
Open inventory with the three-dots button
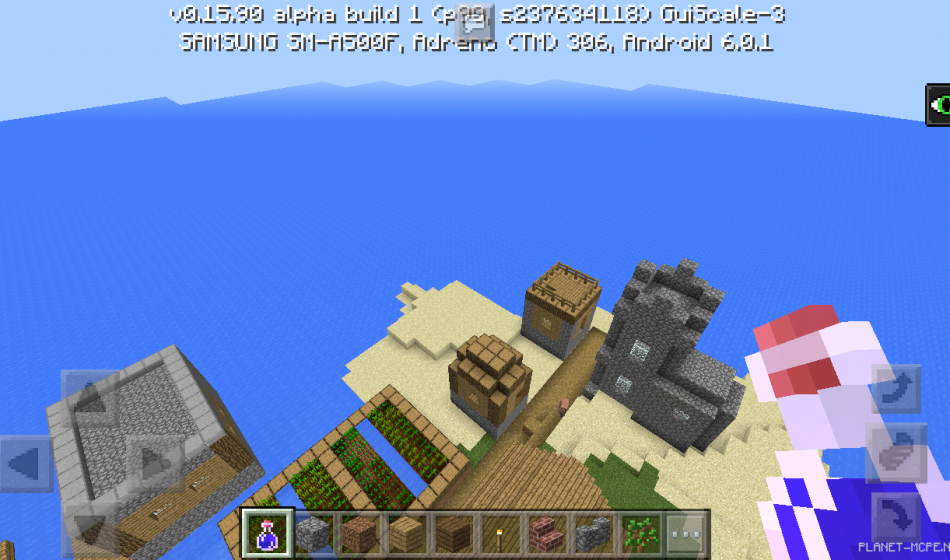[x=685, y=532]
